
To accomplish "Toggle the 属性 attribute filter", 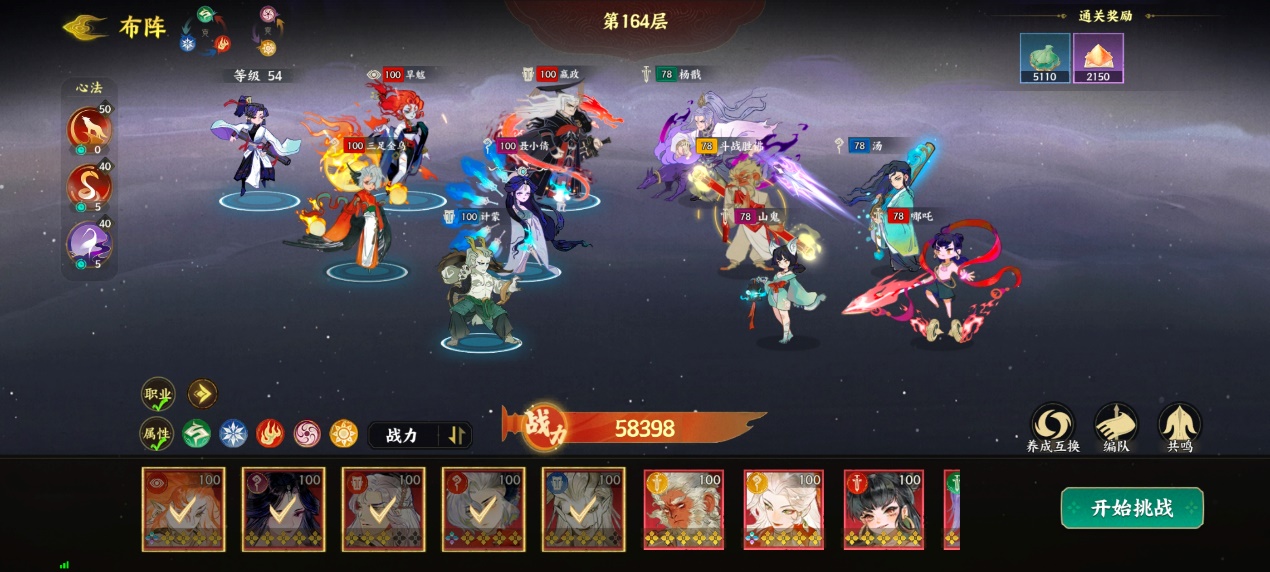I will (x=157, y=434).
